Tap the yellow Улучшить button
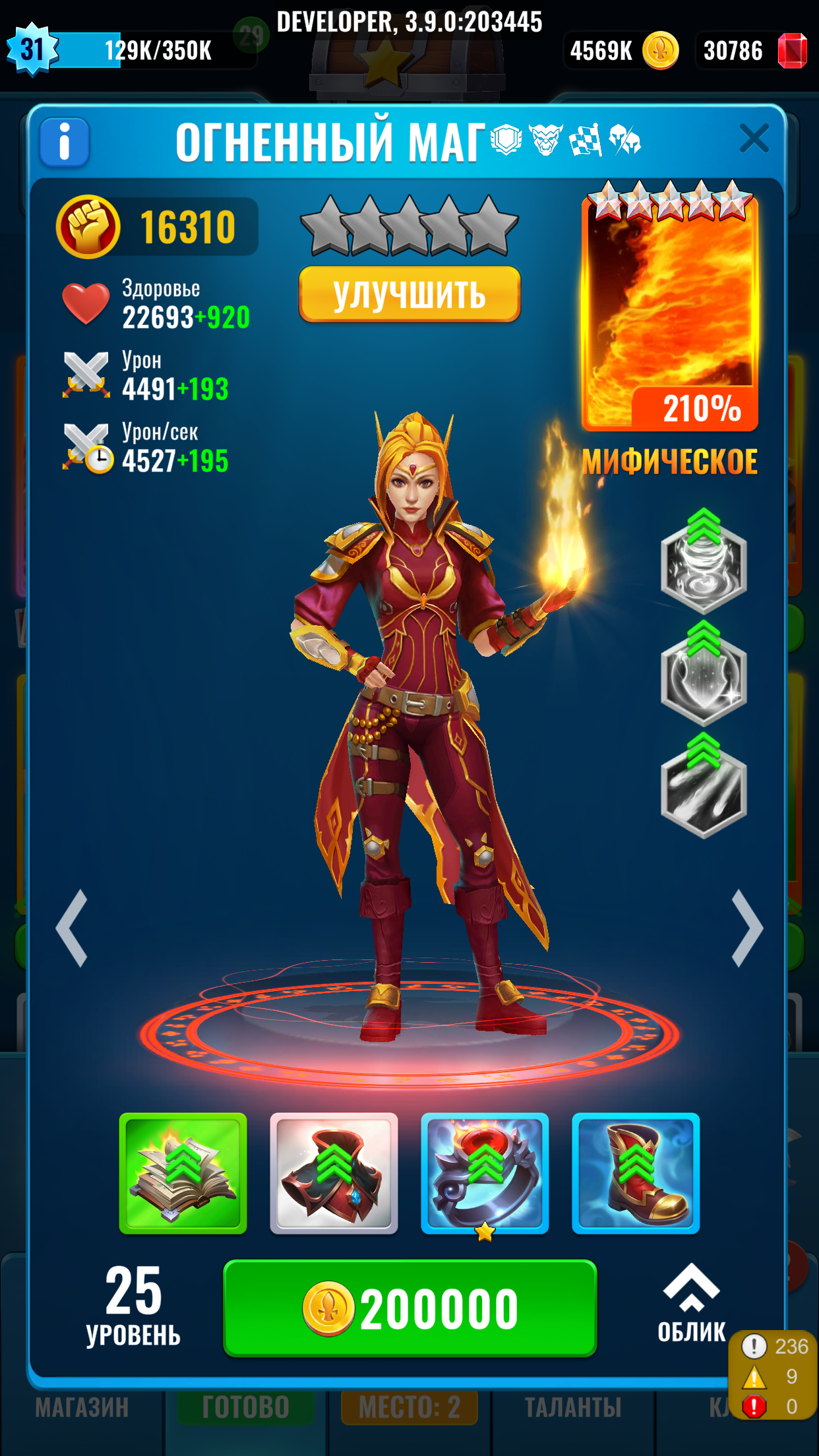Image resolution: width=819 pixels, height=1456 pixels. tap(409, 294)
